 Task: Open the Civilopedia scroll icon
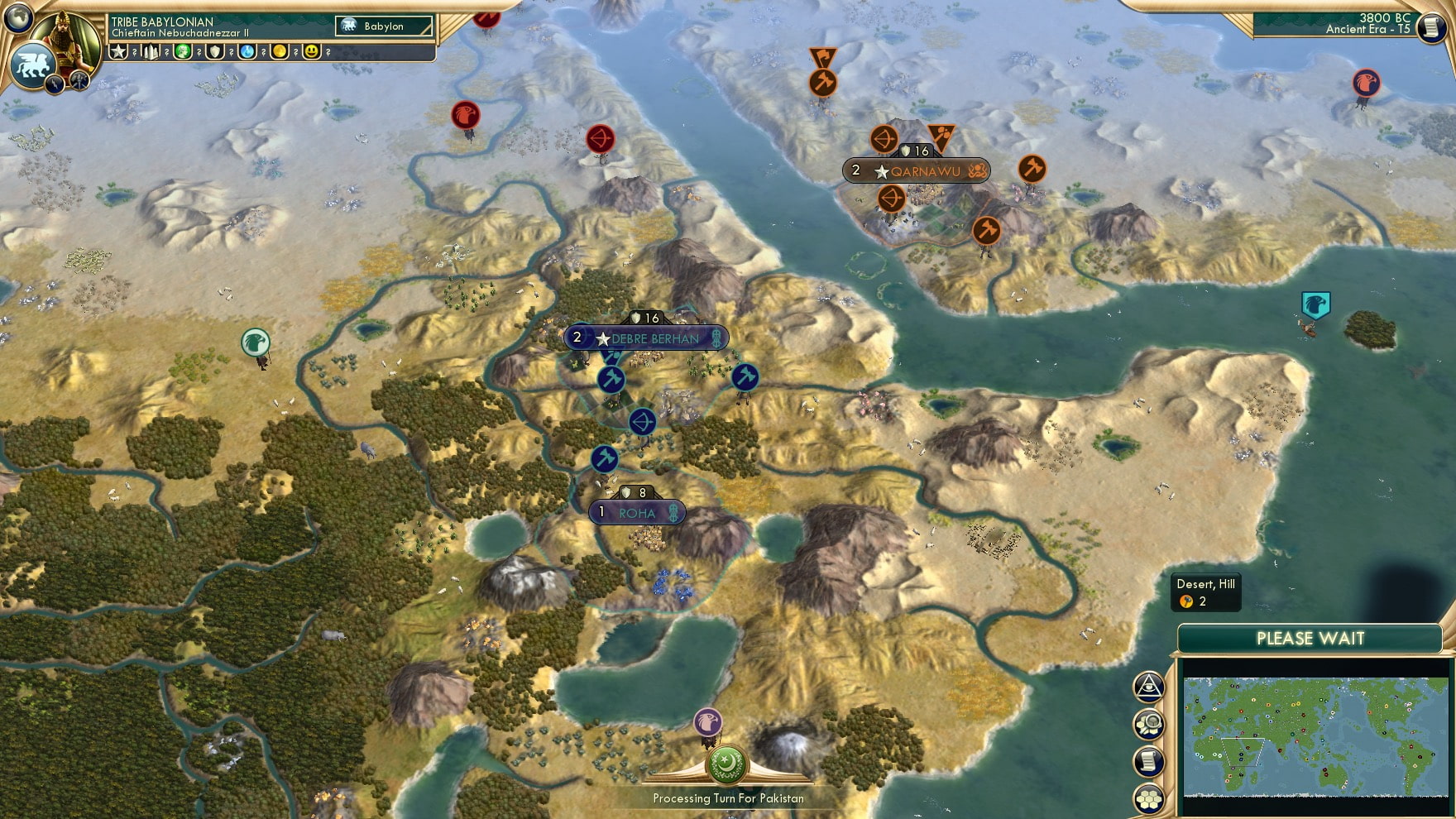tap(1147, 760)
